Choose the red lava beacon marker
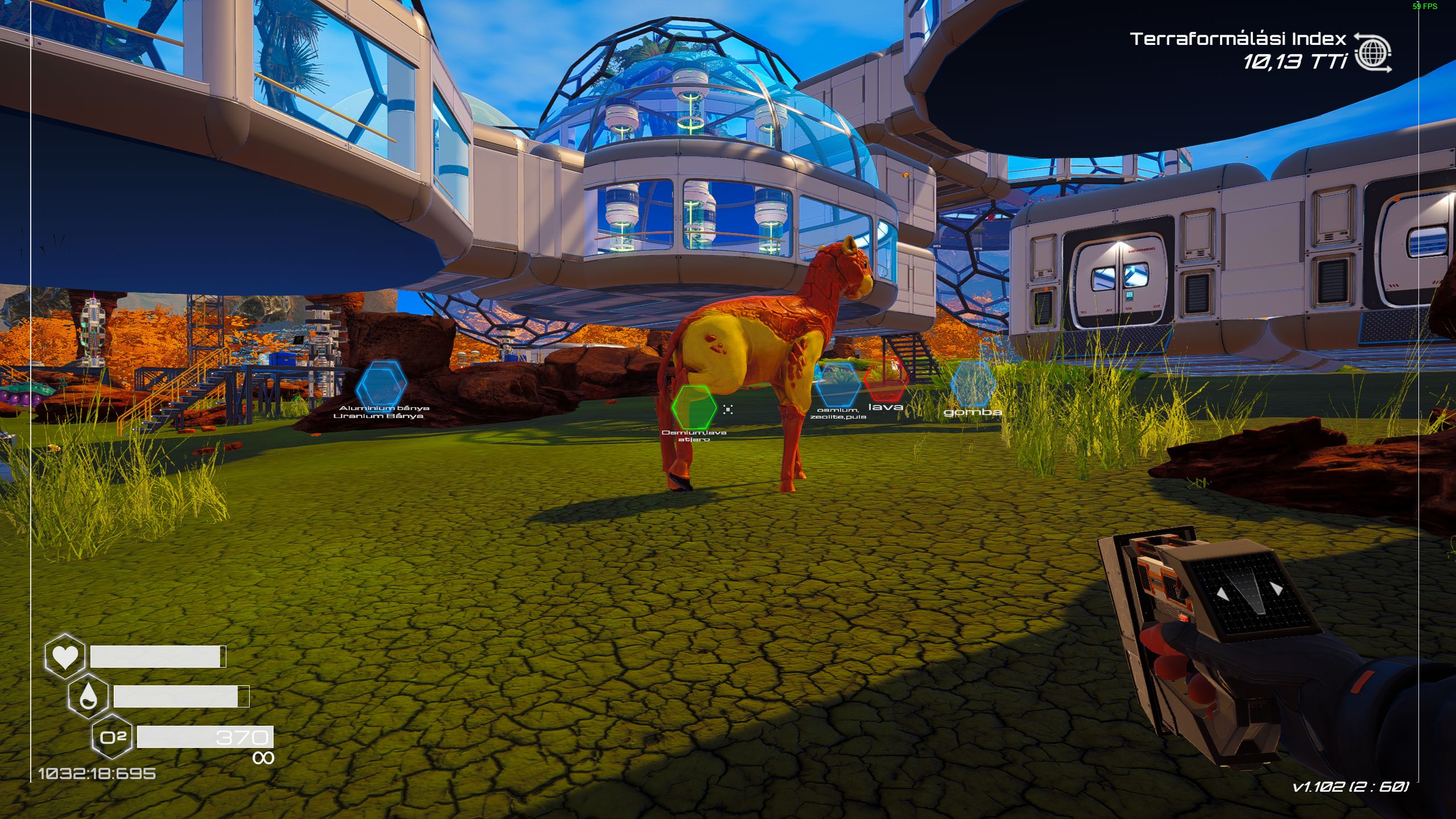 coord(885,380)
